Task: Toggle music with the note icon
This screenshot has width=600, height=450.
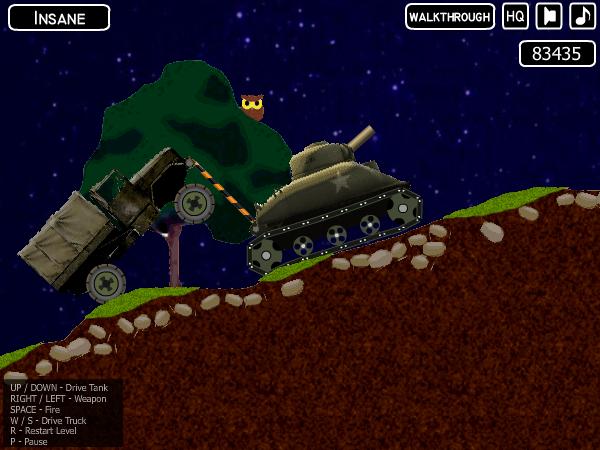Action: pyautogui.click(x=582, y=17)
